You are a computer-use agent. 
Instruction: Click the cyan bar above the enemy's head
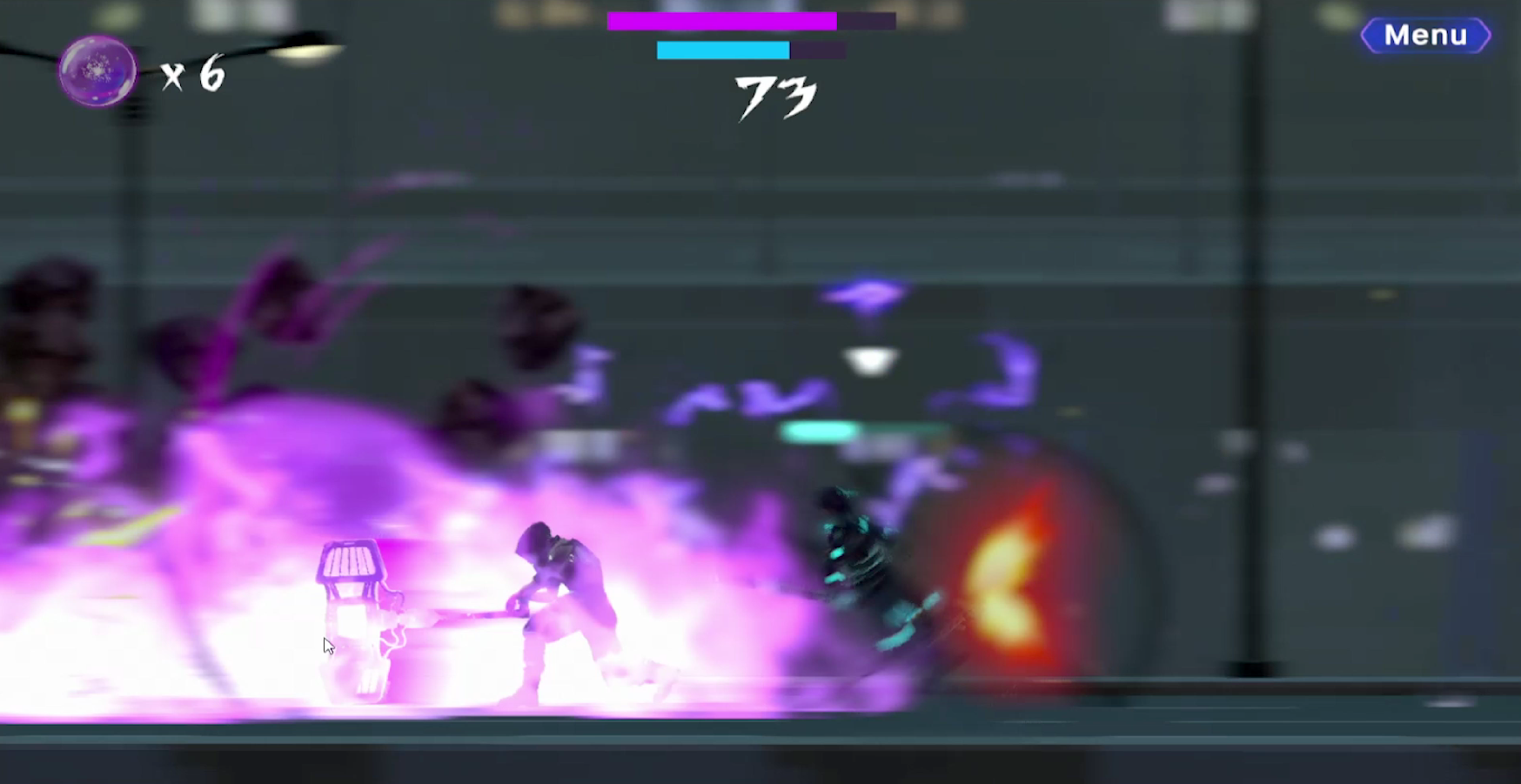point(818,431)
